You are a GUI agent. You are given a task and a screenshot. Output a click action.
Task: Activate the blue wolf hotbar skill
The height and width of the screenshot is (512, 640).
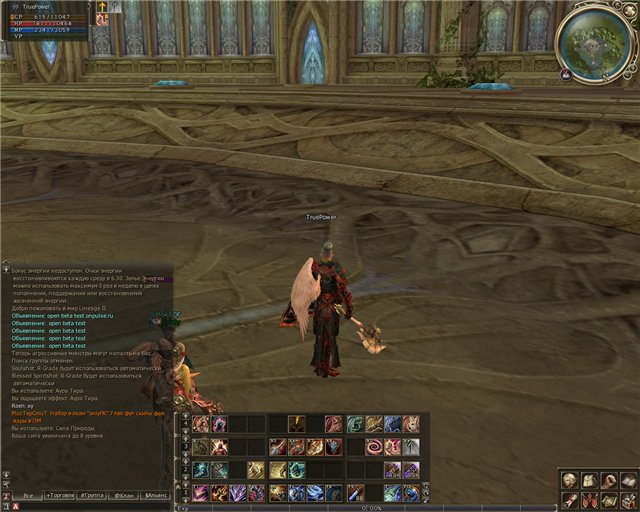point(392,424)
